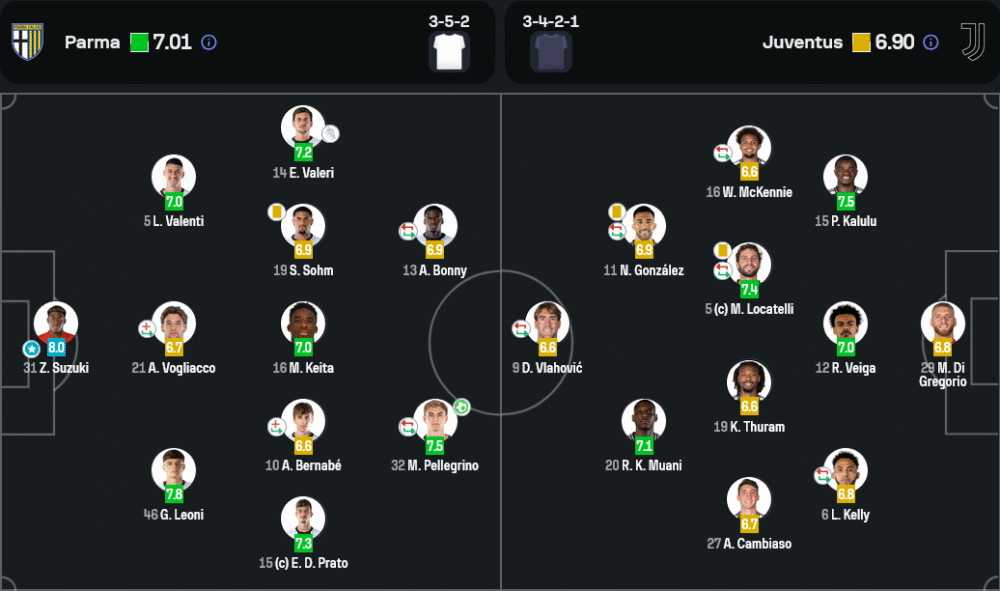Viewport: 1000px width, 591px height.
Task: Select P. Kalulu's player portrait
Action: pos(845,177)
